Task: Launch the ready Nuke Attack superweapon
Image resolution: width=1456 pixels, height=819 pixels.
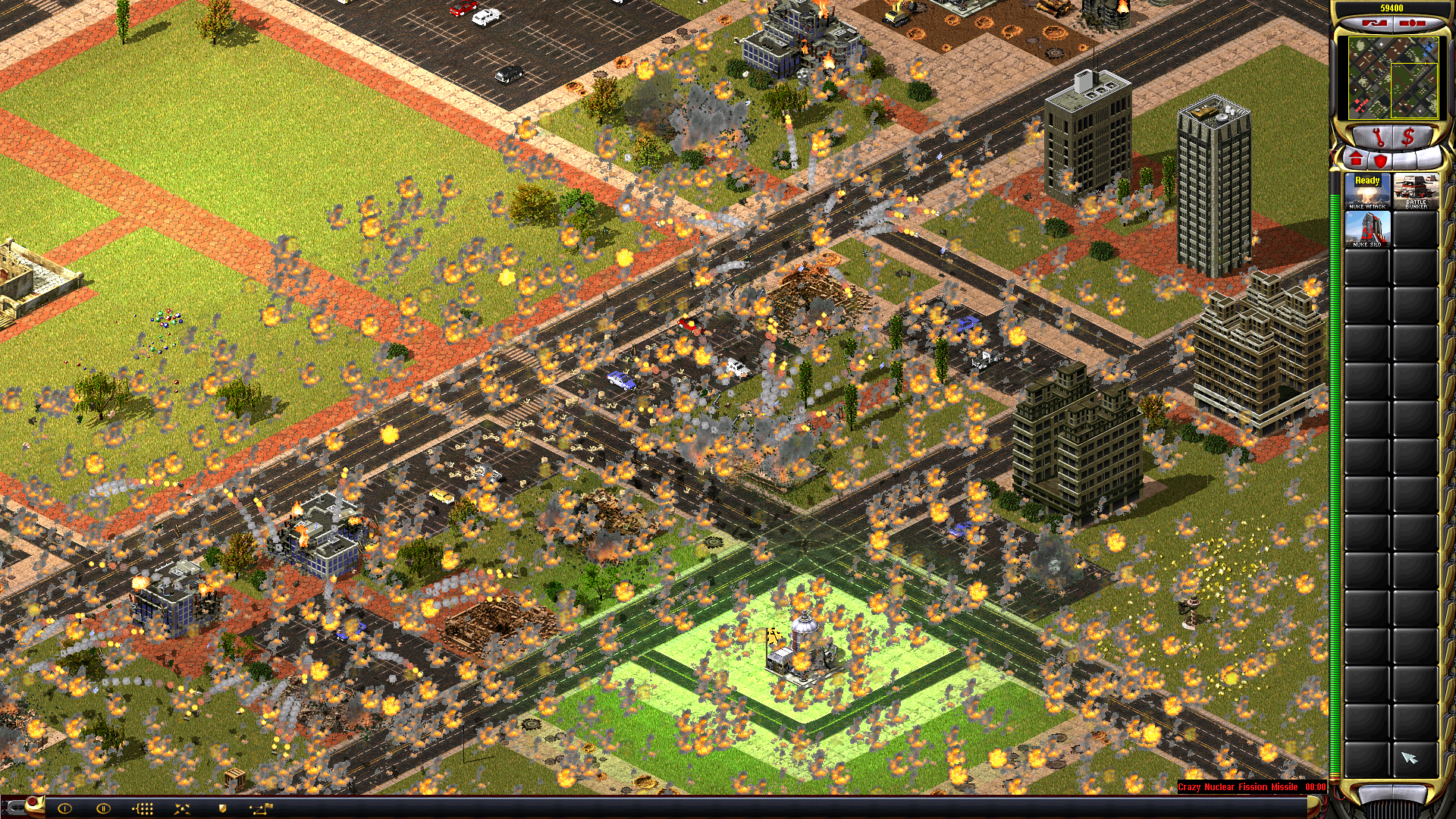Action: pos(1367,191)
